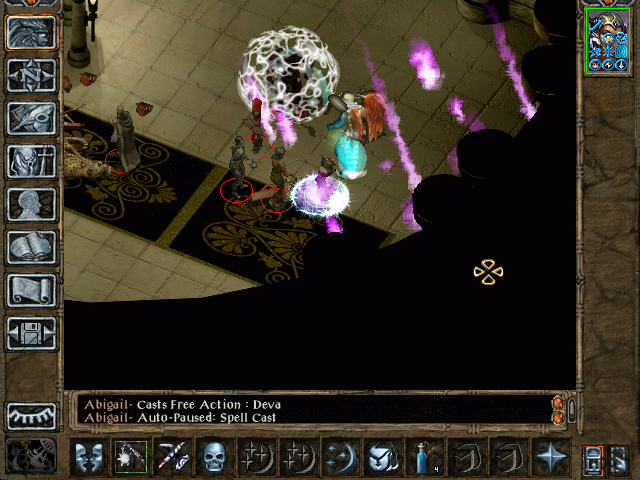This screenshot has width=640, height=480.
Task: Select the highlighted quick weapon slot
Action: pyautogui.click(x=130, y=457)
